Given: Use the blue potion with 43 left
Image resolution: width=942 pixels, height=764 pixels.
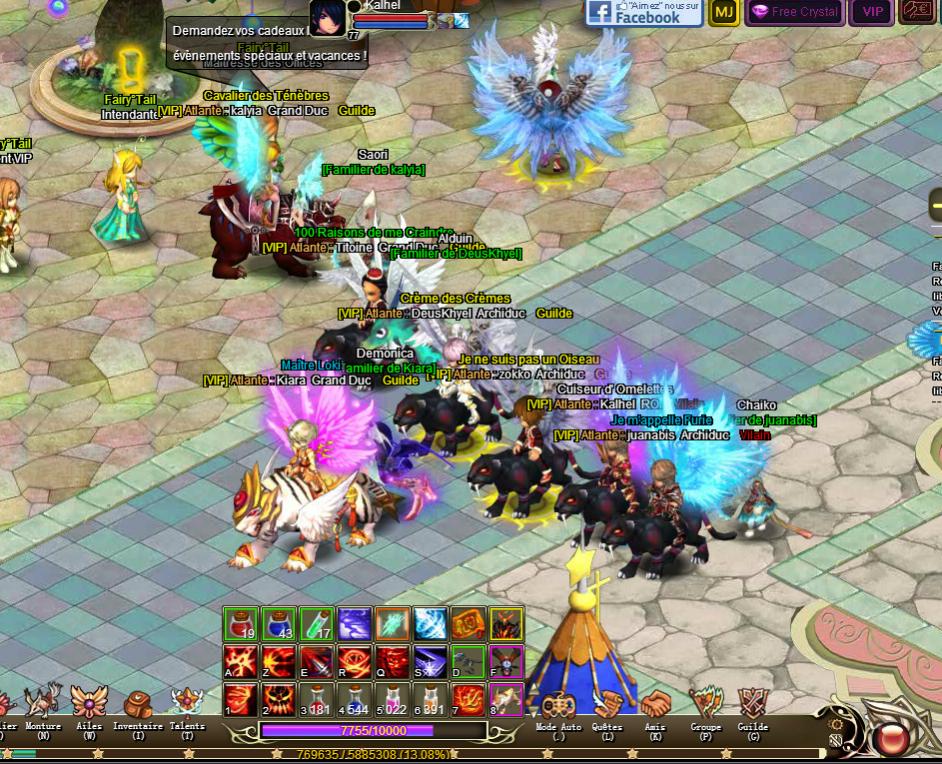Looking at the screenshot, I should 279,624.
